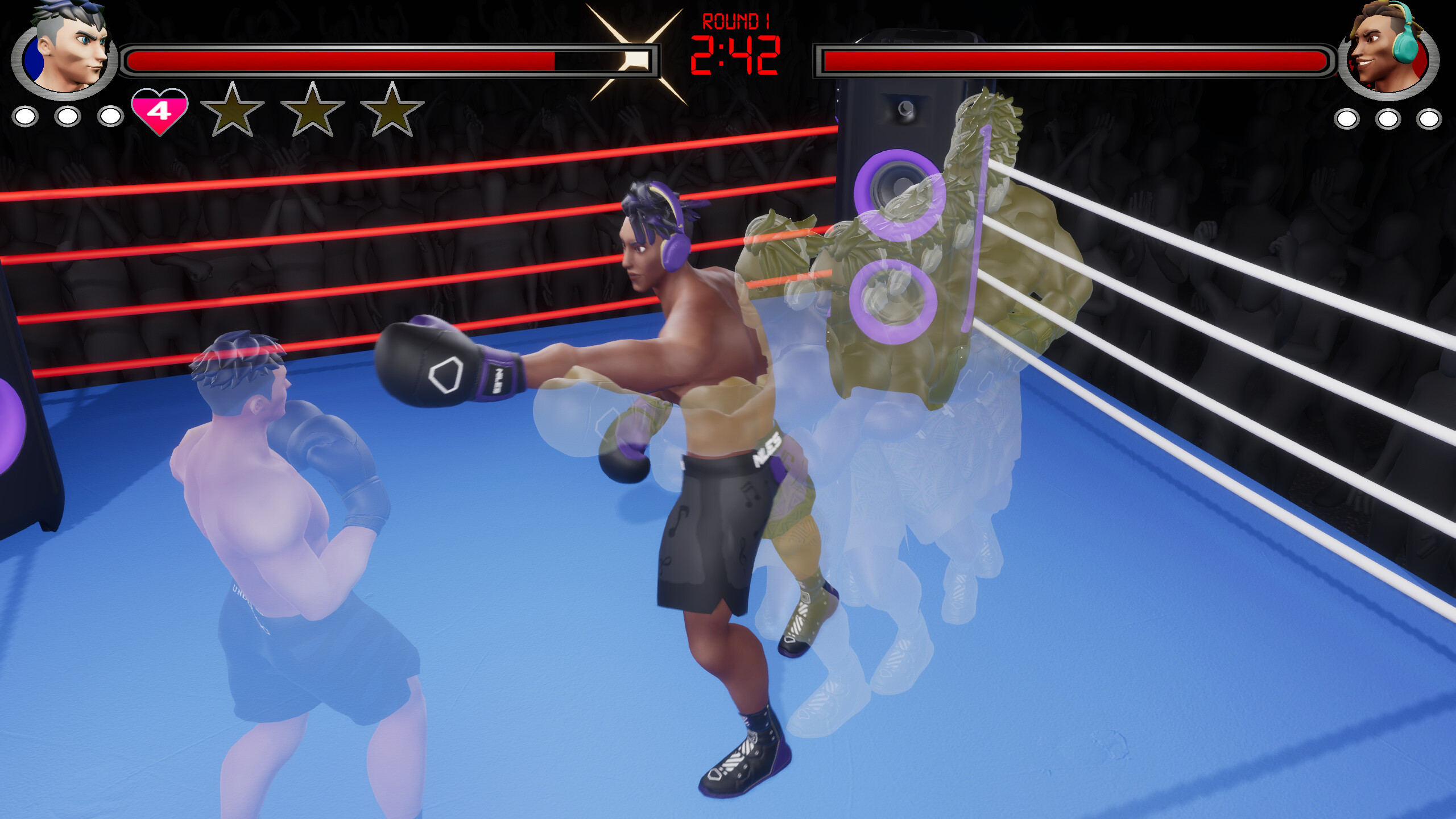Toggle the middle round-win circle under right portrait
The height and width of the screenshot is (819, 1456).
pos(1388,119)
